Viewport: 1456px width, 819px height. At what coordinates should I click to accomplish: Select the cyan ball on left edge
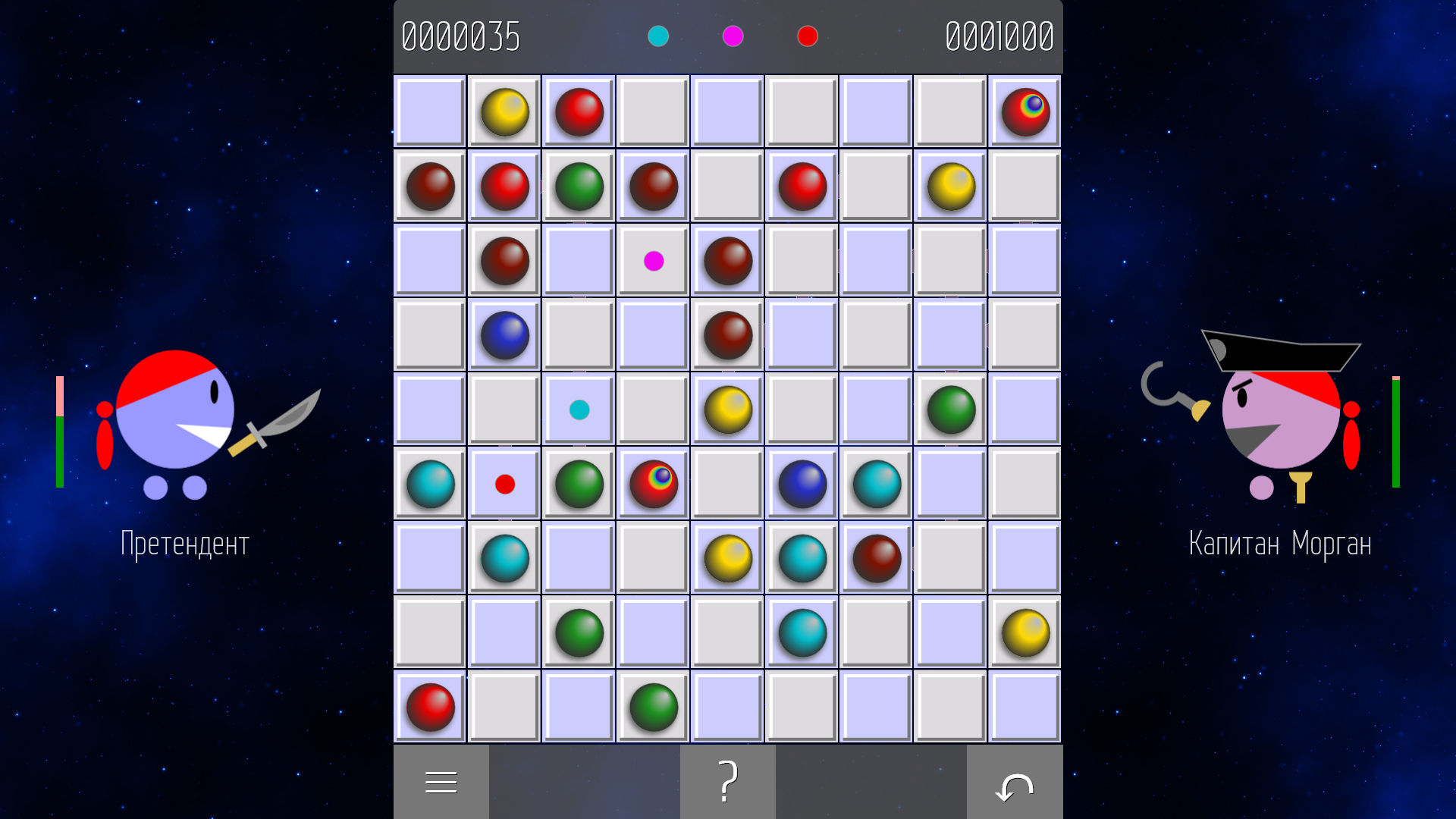(x=430, y=484)
